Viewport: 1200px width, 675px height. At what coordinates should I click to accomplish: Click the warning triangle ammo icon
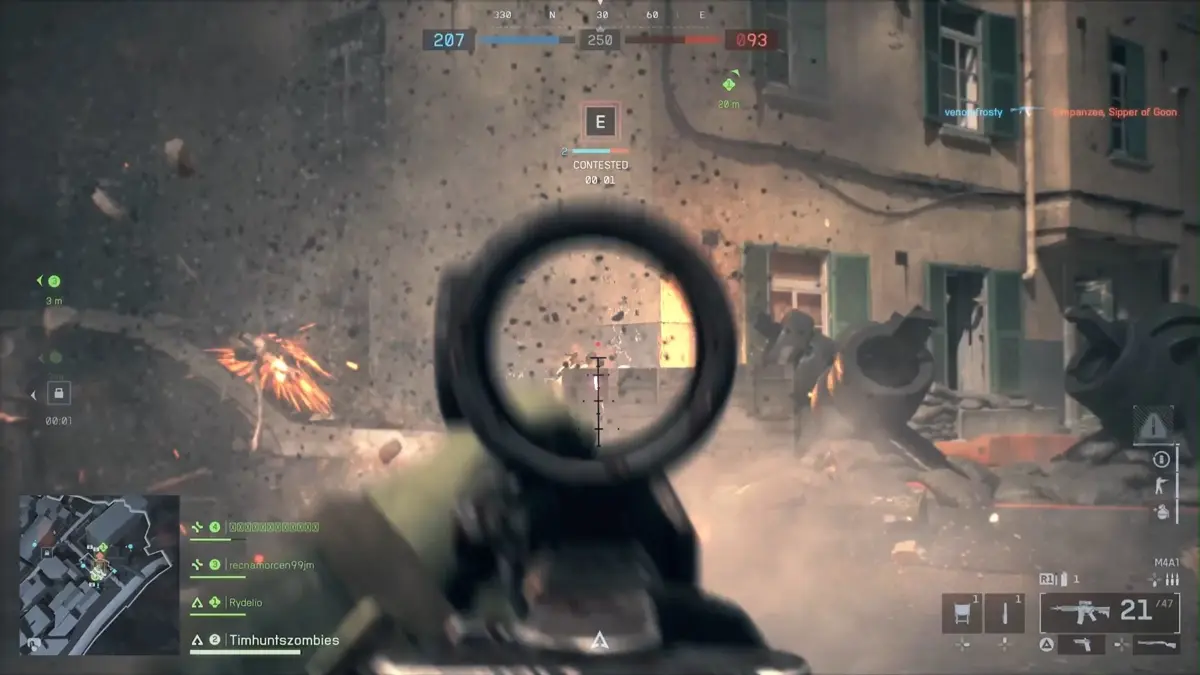[1153, 425]
